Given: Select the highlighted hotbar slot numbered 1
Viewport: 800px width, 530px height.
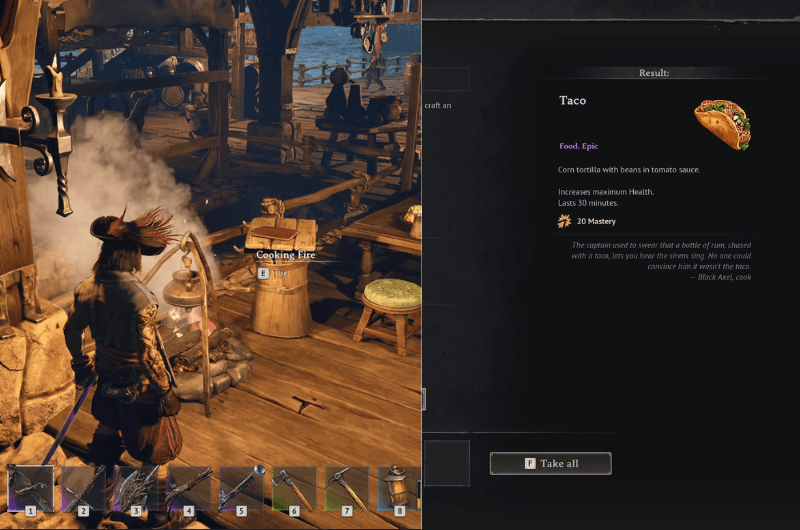Looking at the screenshot, I should click(31, 489).
